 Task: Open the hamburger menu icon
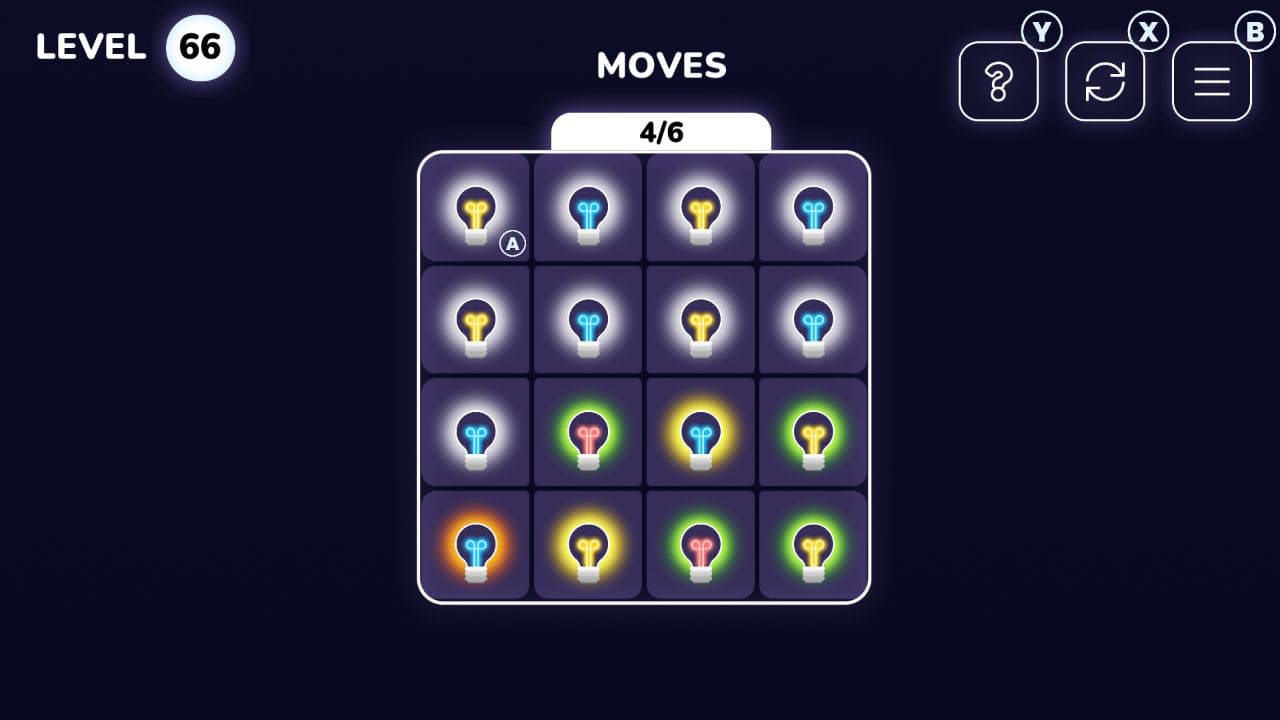(x=1211, y=81)
